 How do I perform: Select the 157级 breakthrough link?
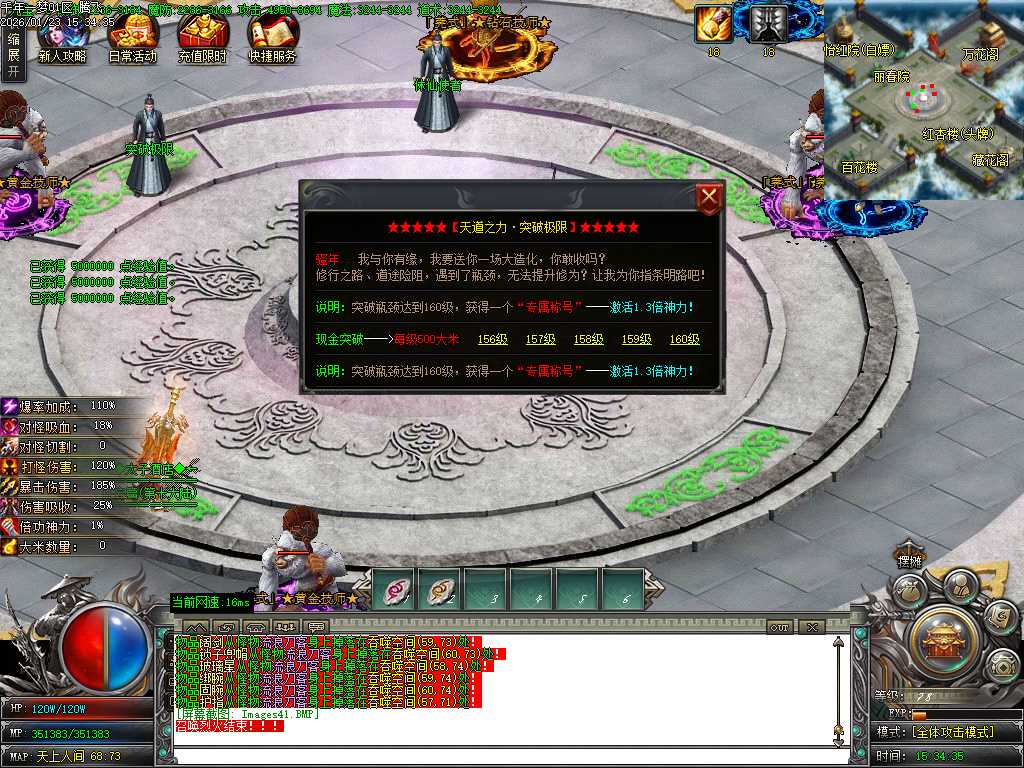[x=540, y=339]
